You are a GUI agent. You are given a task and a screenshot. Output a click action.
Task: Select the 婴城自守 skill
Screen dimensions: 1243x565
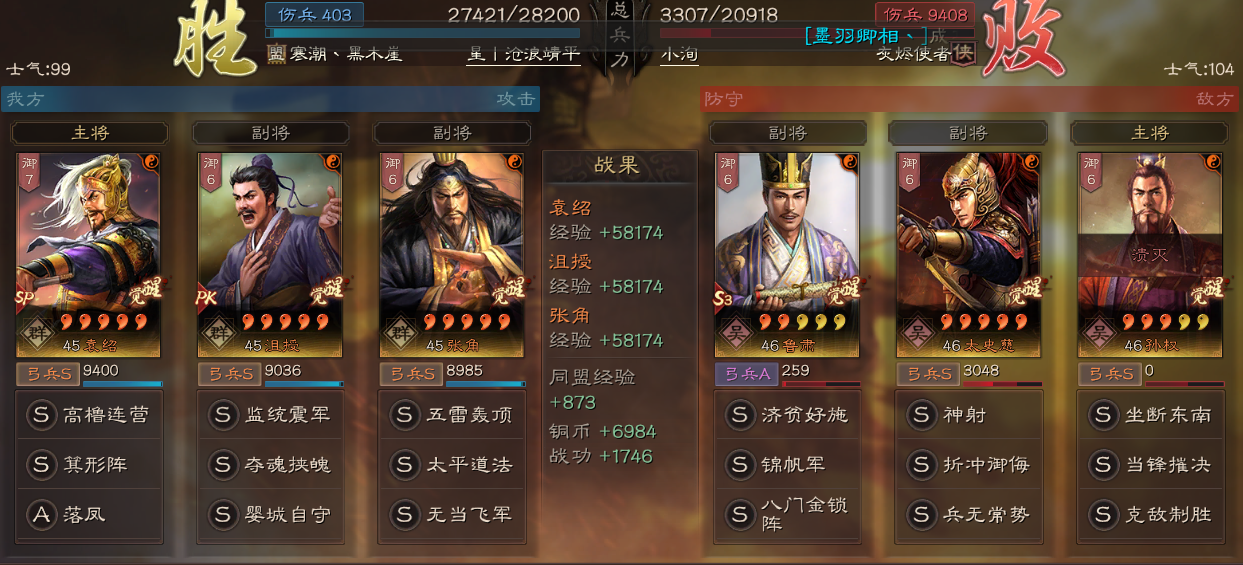coord(271,514)
